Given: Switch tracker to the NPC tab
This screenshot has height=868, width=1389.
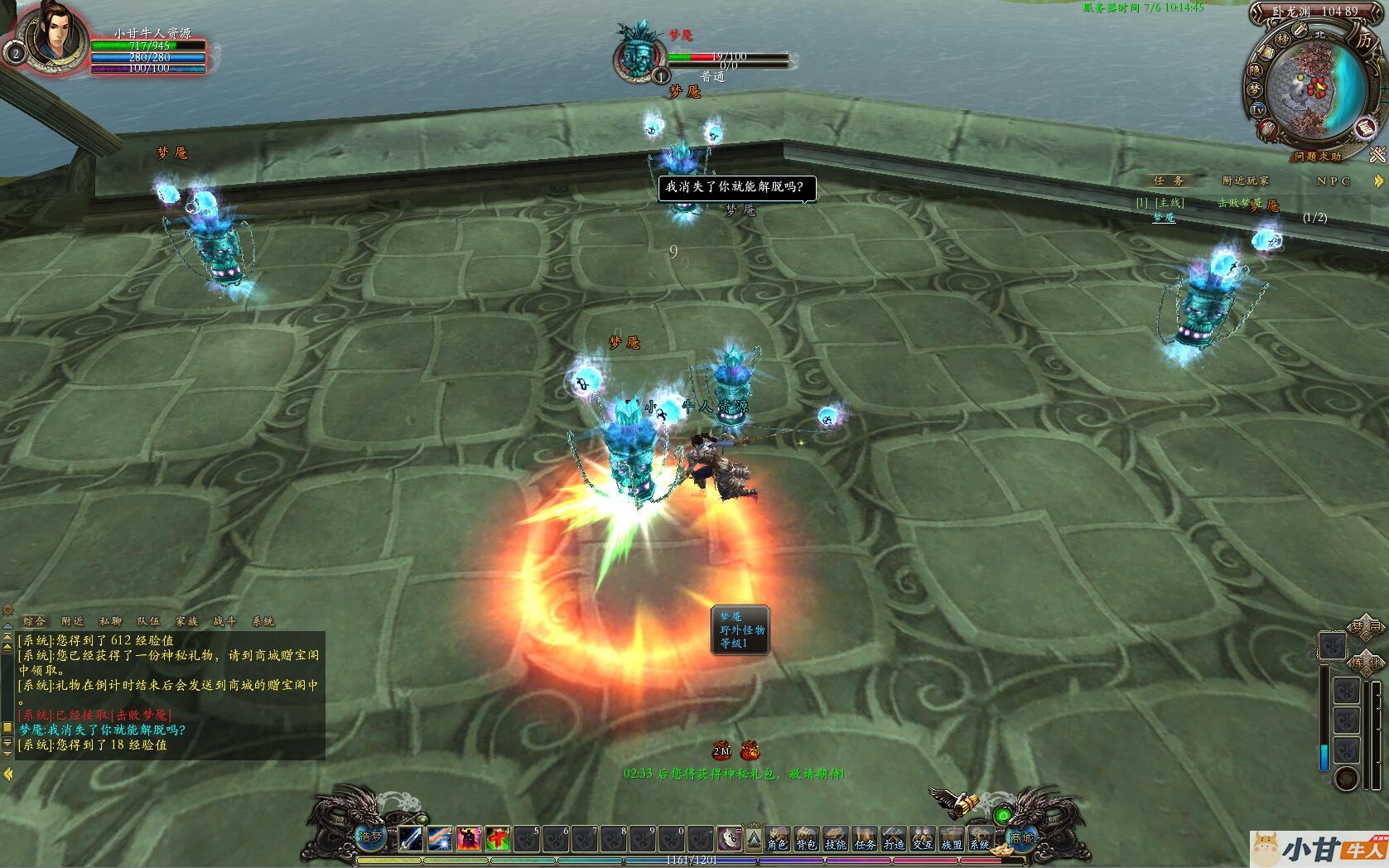Looking at the screenshot, I should tap(1334, 181).
